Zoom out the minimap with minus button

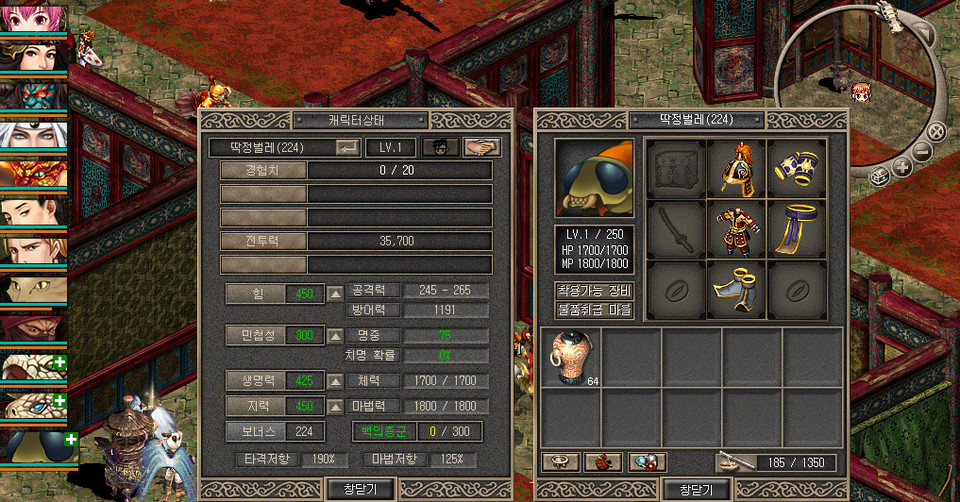922,152
